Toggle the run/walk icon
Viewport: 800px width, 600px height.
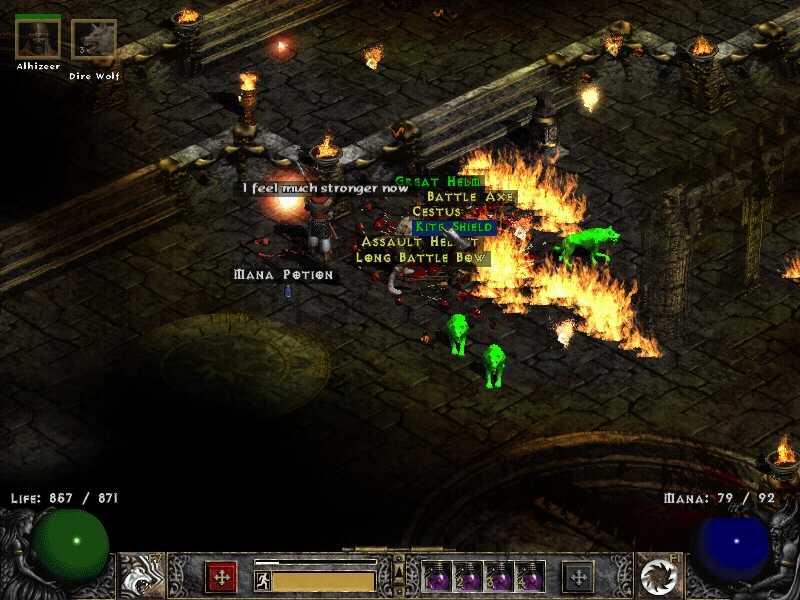[x=262, y=580]
